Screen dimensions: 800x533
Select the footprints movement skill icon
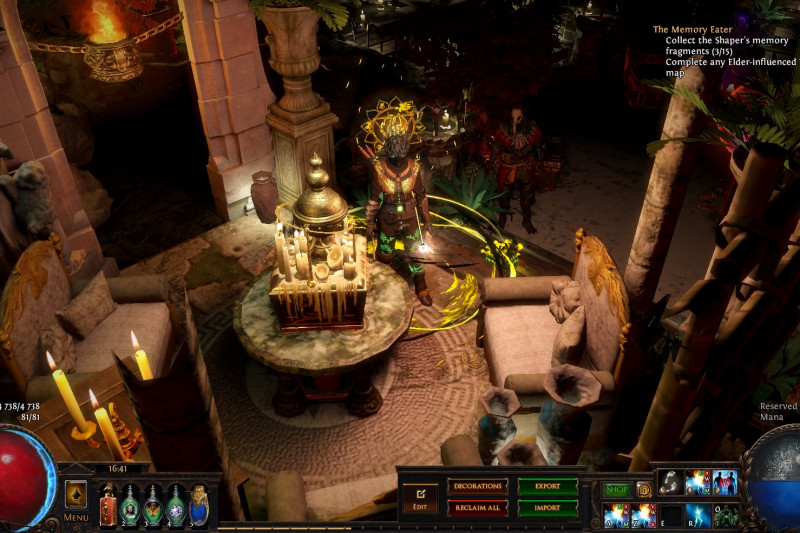coord(671,482)
